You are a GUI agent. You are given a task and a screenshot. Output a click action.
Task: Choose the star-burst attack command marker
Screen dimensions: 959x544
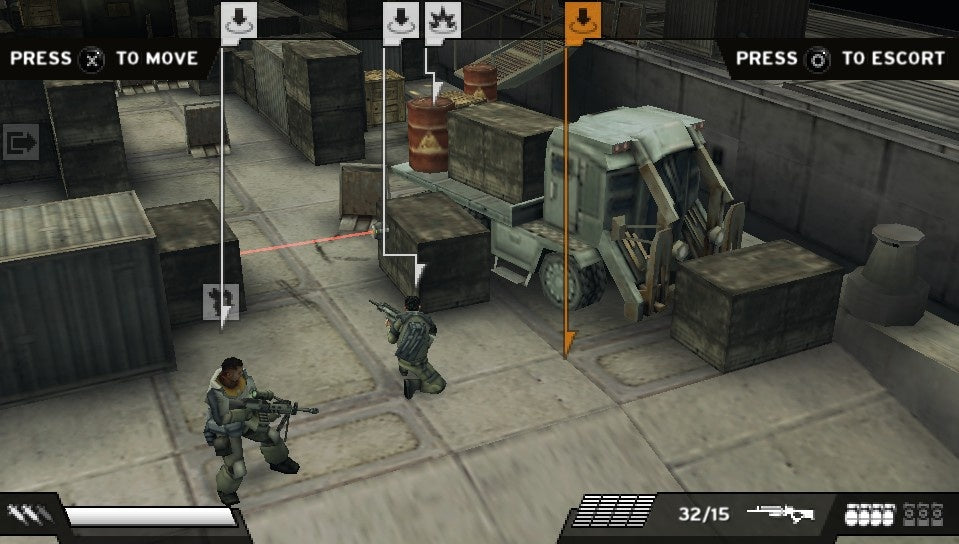tap(442, 20)
